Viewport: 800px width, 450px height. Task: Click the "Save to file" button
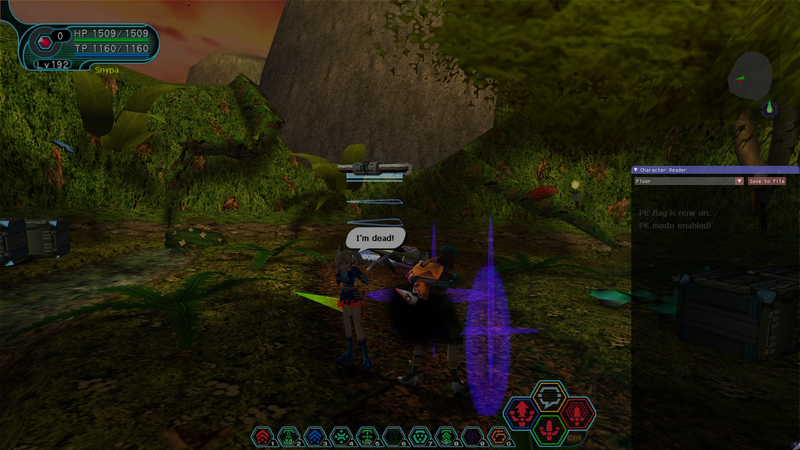point(766,181)
